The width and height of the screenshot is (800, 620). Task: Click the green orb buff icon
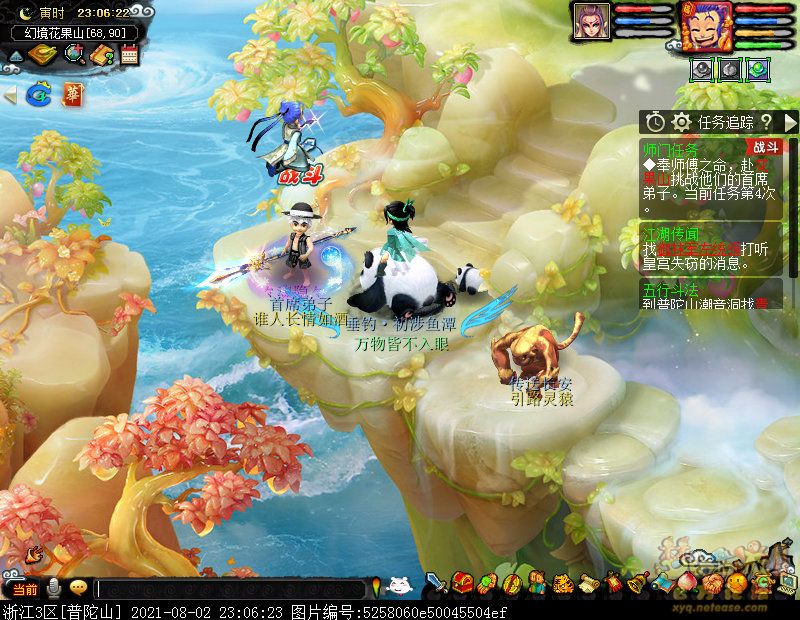[x=759, y=68]
